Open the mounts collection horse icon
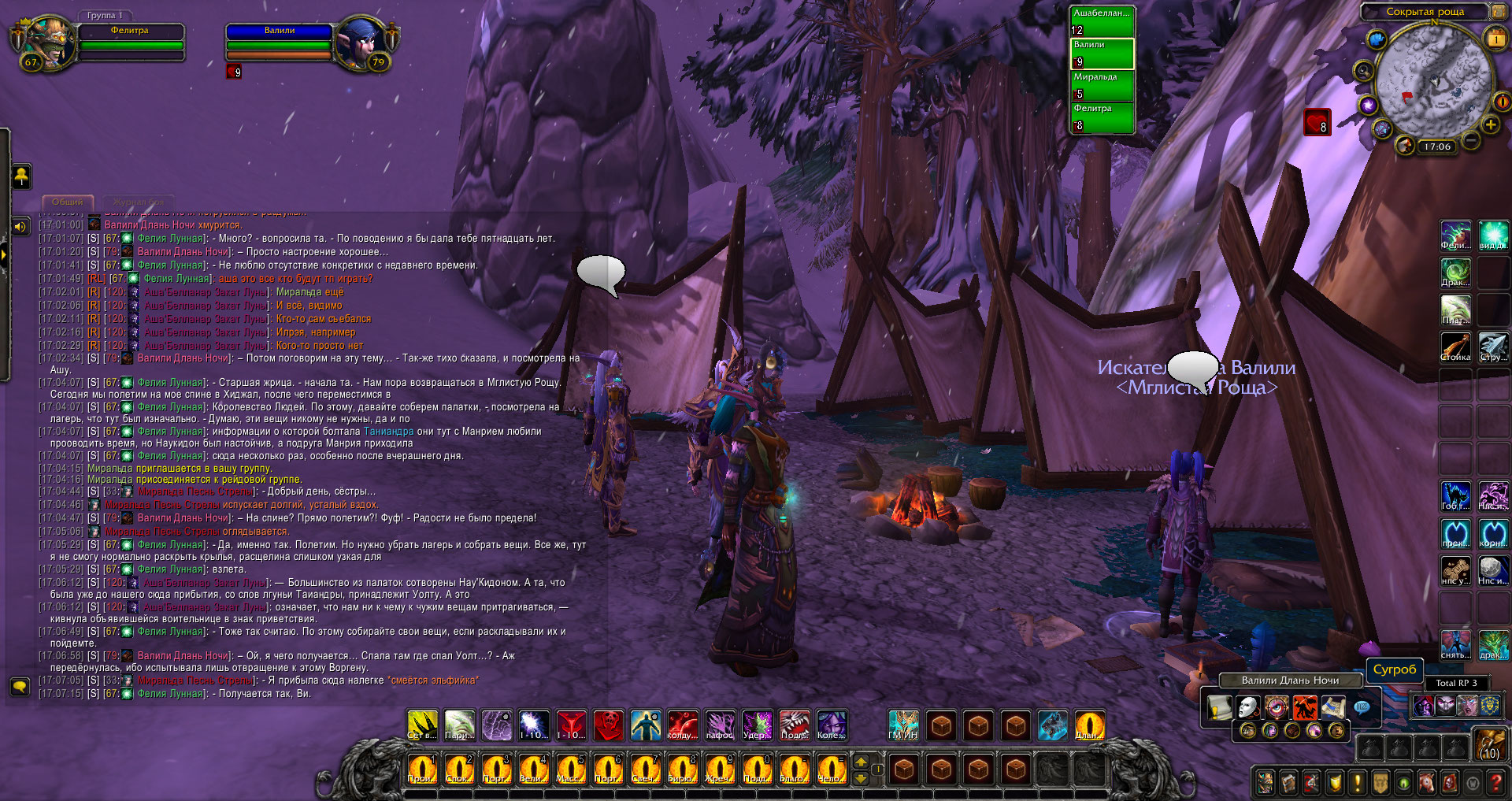 click(1426, 782)
